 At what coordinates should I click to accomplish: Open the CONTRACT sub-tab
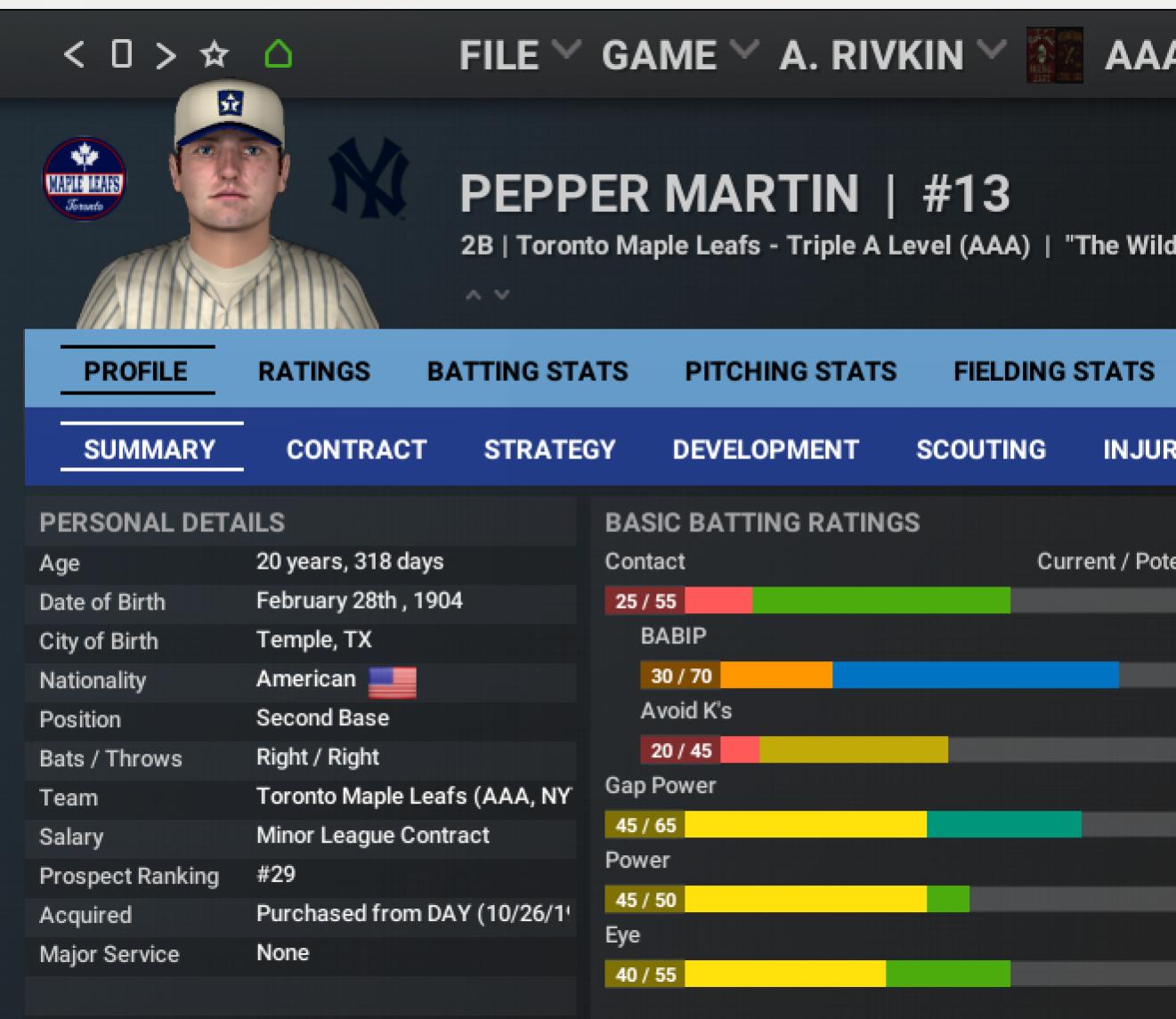[357, 449]
